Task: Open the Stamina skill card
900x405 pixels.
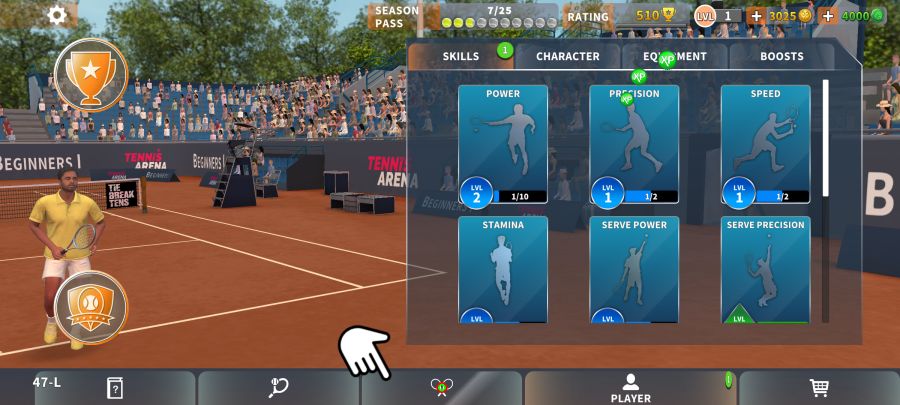Action: tap(503, 270)
